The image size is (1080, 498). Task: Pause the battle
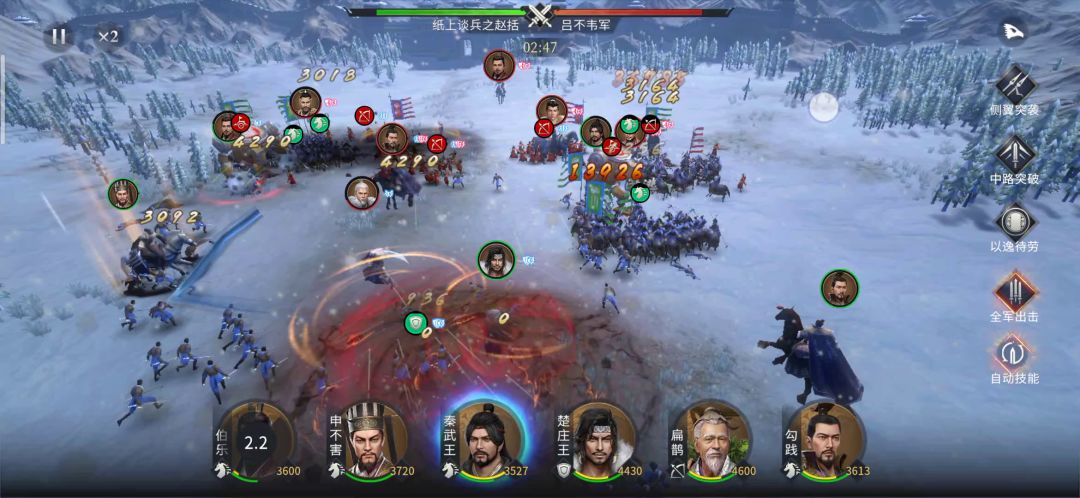coord(59,36)
